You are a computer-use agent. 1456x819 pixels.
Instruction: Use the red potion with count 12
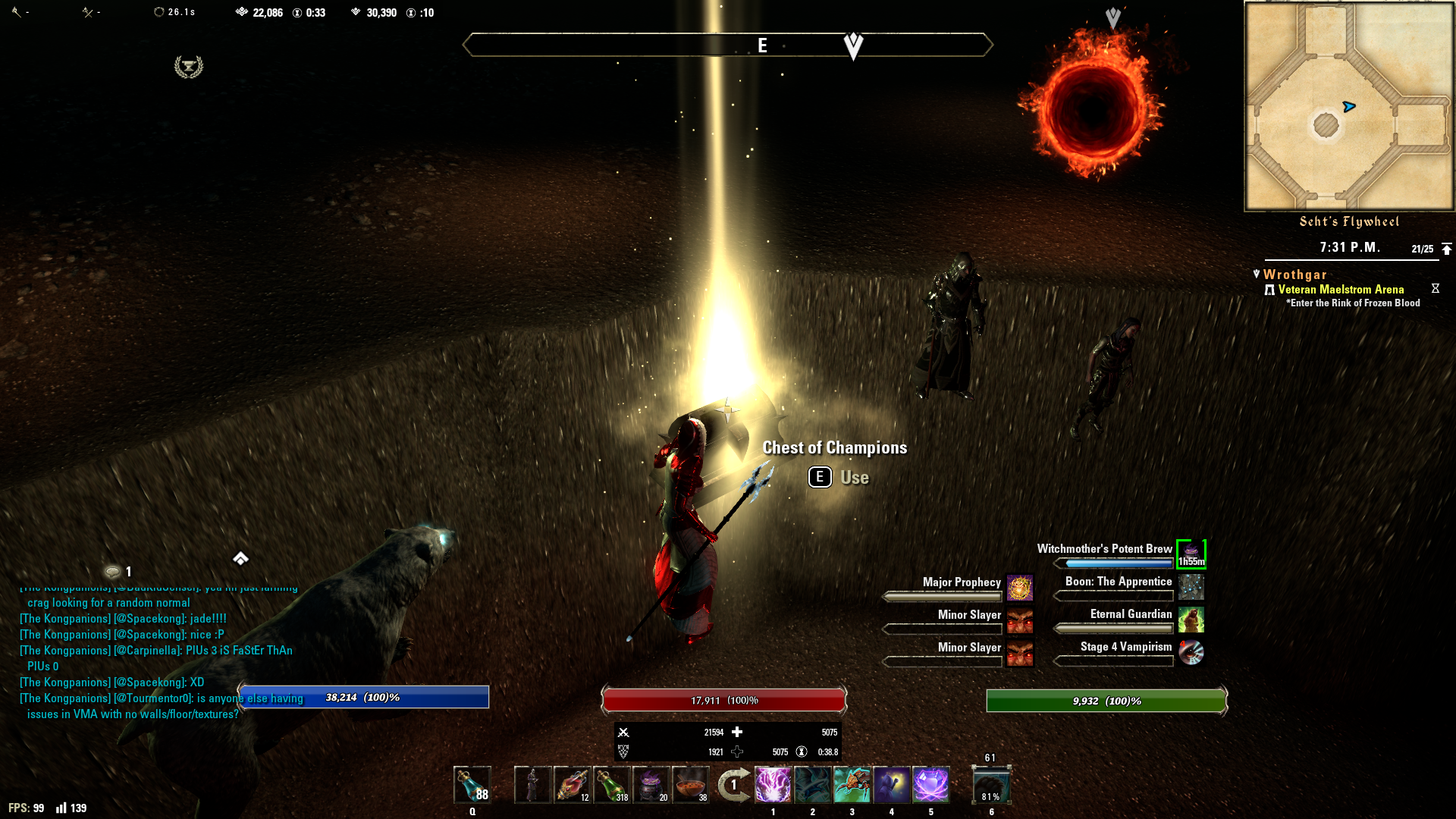(572, 785)
